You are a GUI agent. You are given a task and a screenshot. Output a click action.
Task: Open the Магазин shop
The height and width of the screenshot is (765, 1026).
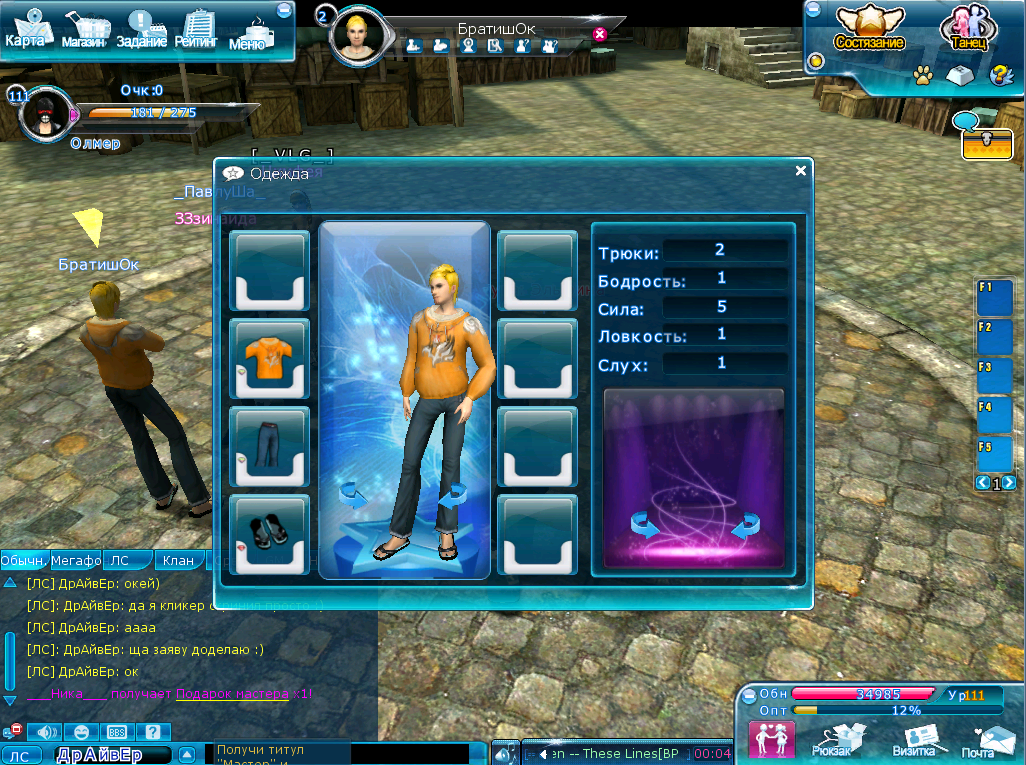tap(84, 32)
